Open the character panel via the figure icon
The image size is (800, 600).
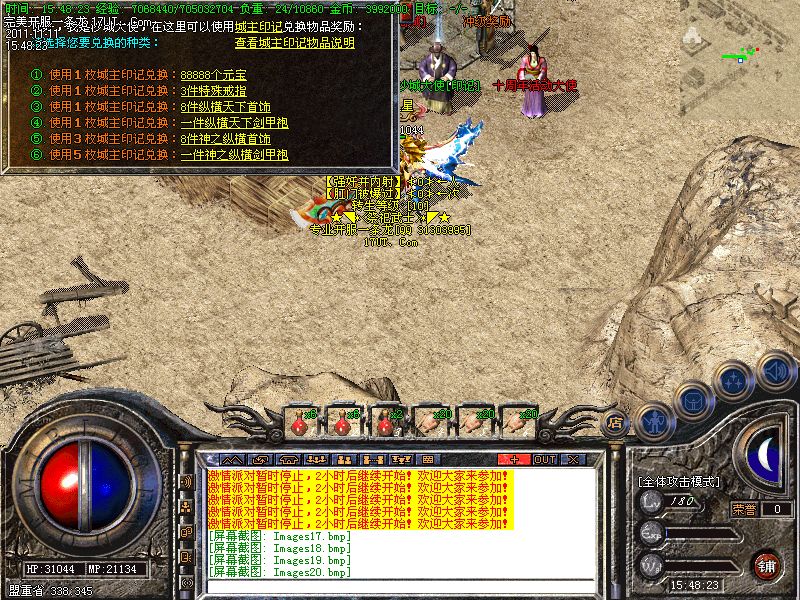click(653, 419)
